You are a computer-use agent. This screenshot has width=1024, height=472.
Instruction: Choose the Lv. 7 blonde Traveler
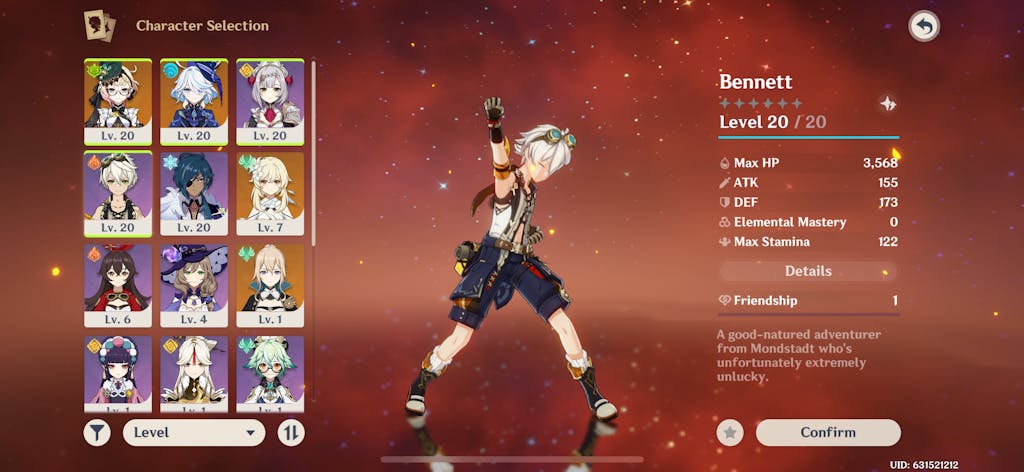[270, 193]
